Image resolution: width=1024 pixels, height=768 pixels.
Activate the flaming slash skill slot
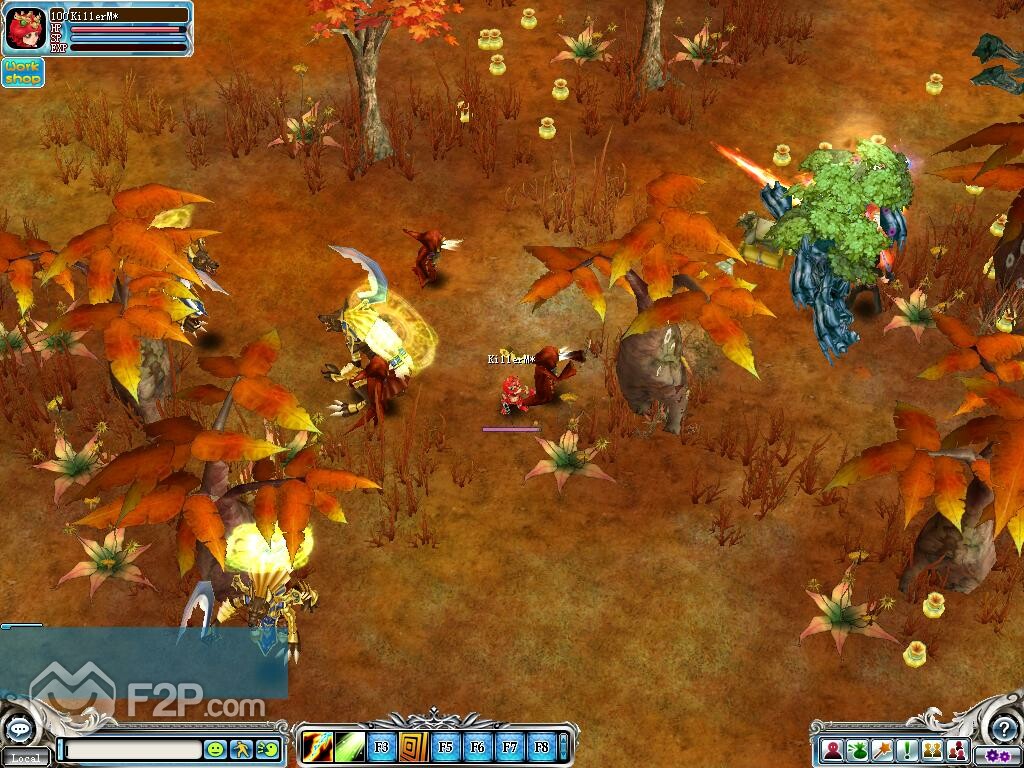(317, 746)
